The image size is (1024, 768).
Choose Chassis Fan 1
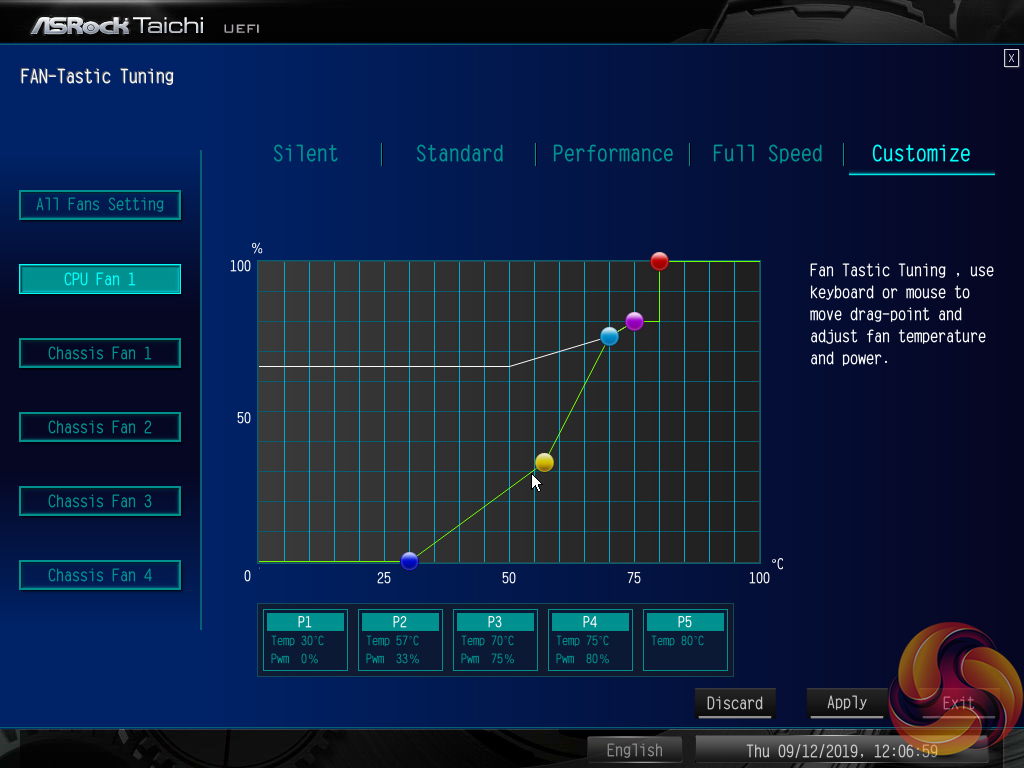pyautogui.click(x=100, y=353)
